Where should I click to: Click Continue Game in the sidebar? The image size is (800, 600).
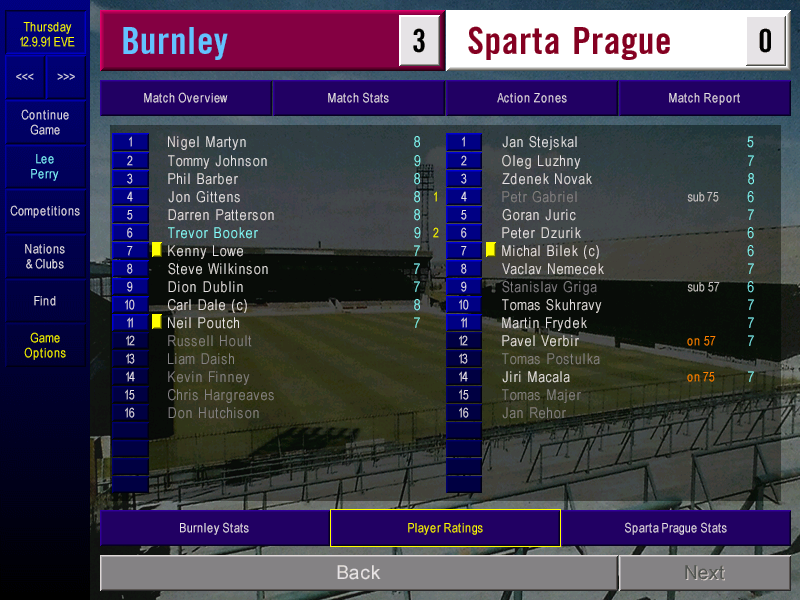[x=45, y=123]
